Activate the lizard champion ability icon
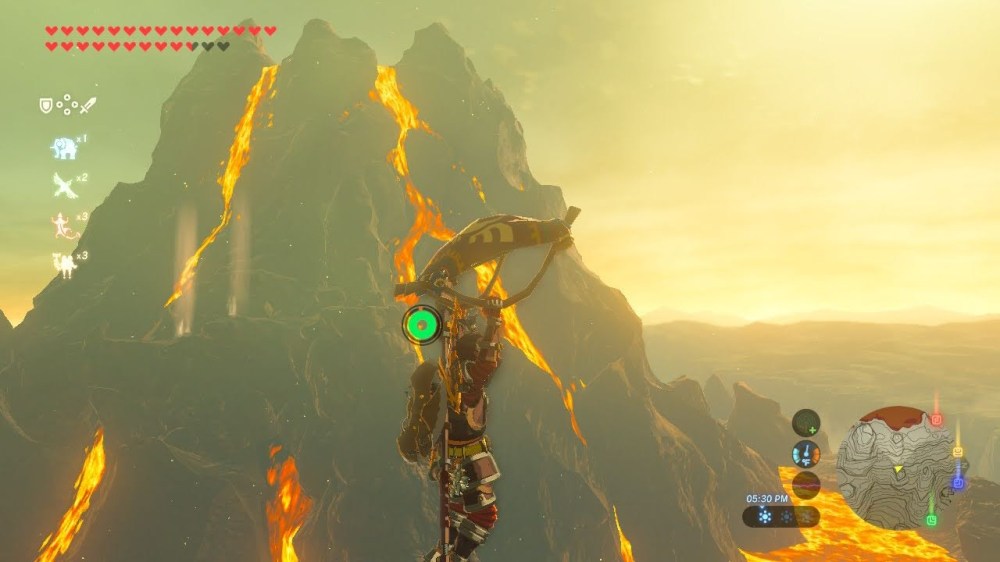 point(64,225)
